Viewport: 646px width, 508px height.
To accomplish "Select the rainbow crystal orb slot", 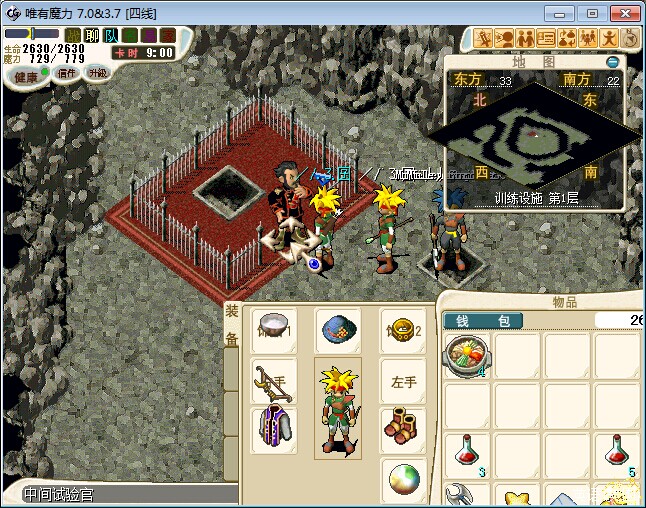I will [404, 478].
